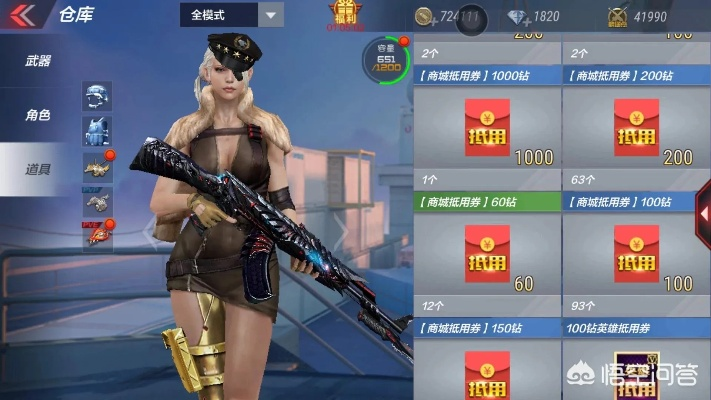Select the PVE-tagged red weapon slot
Image resolution: width=711 pixels, height=400 pixels.
[97, 234]
